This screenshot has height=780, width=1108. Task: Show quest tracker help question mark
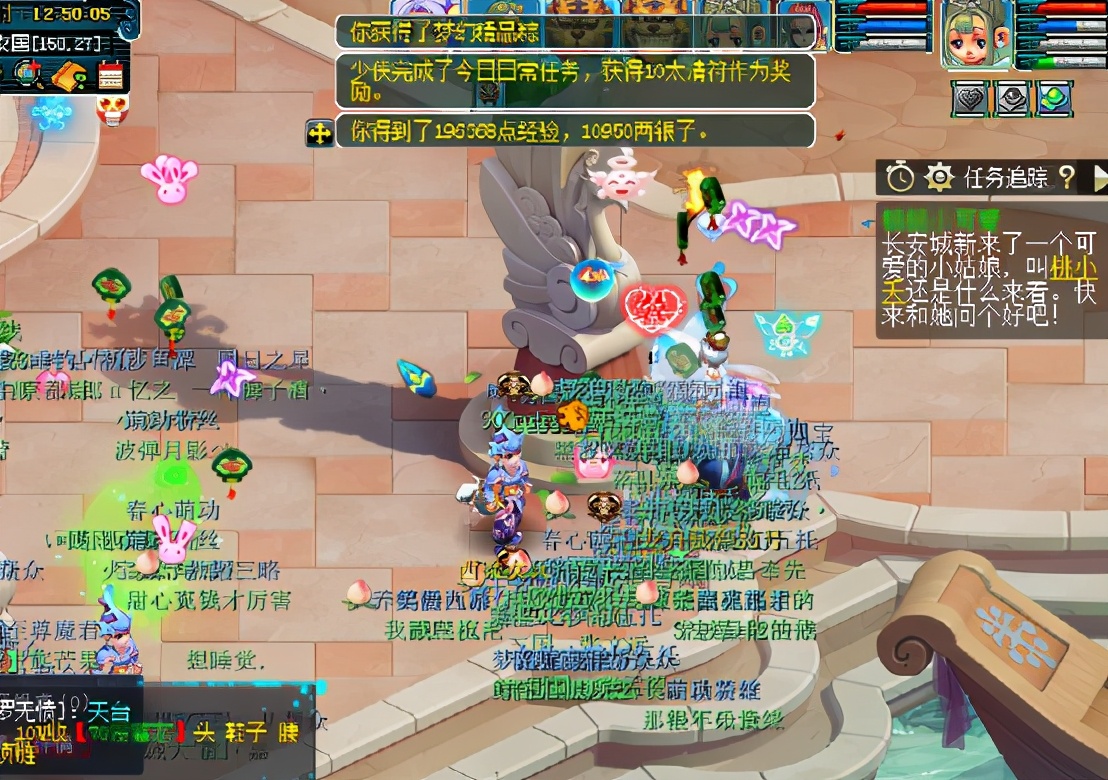coord(1067,178)
